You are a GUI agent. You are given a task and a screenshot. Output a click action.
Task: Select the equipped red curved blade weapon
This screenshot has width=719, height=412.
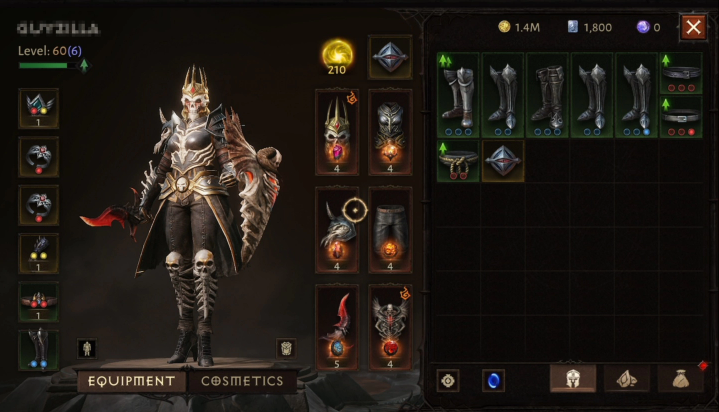[337, 325]
